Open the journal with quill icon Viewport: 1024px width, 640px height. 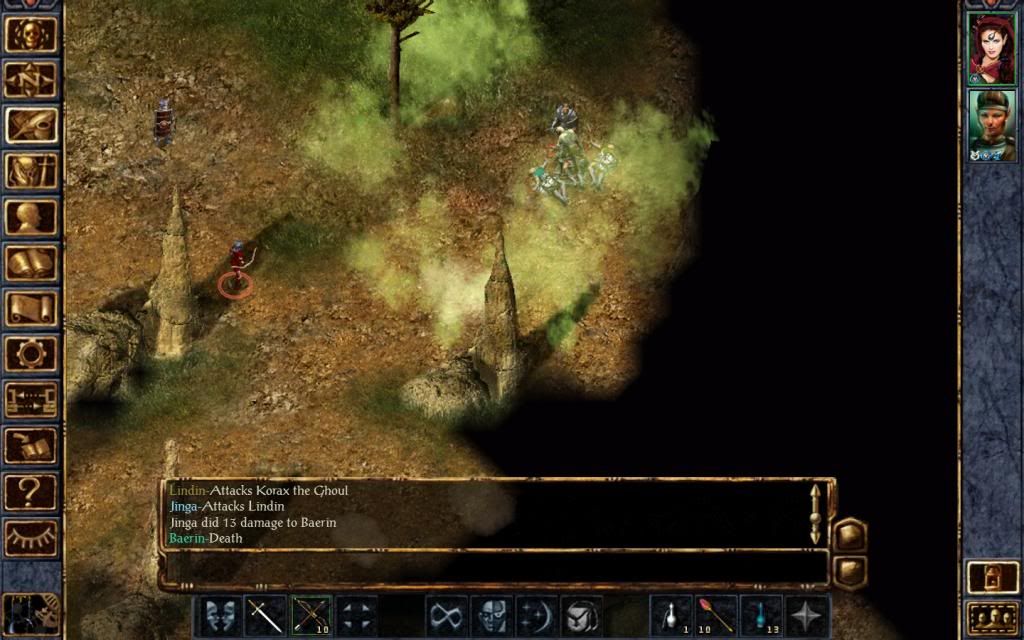tap(31, 126)
